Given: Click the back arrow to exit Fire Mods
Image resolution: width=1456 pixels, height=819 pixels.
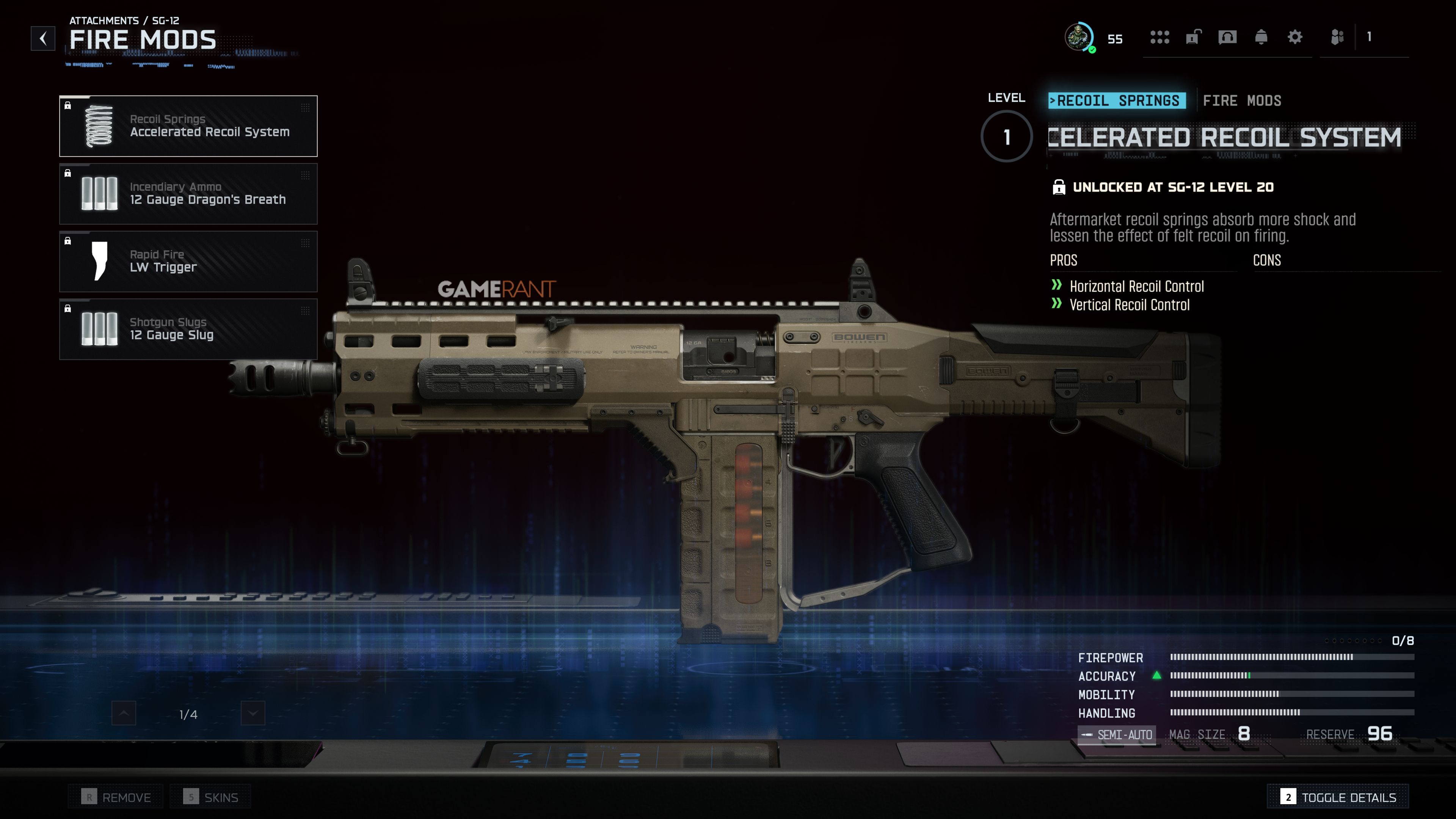Looking at the screenshot, I should pyautogui.click(x=42, y=38).
